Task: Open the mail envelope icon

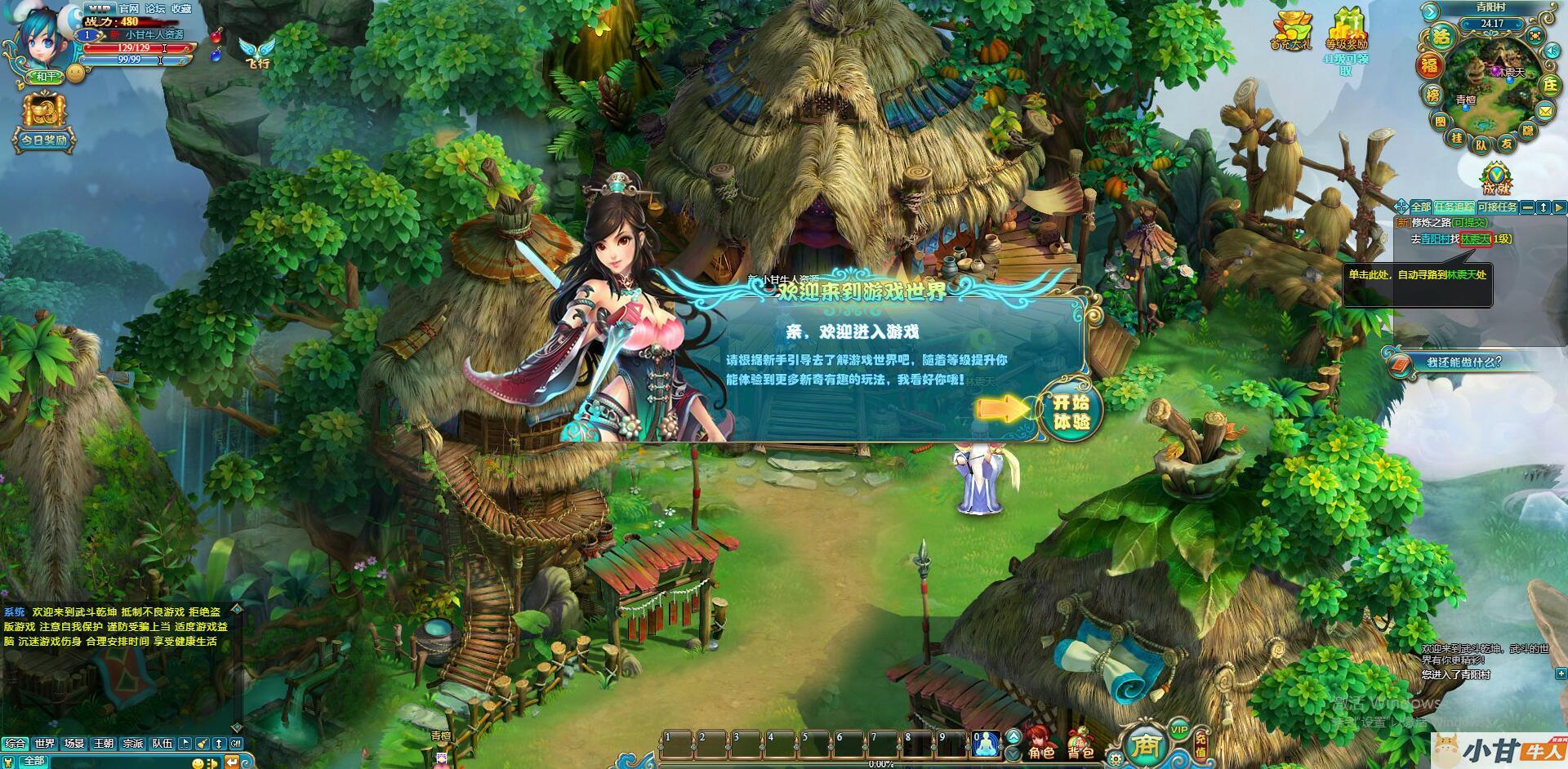Action: [x=1545, y=110]
